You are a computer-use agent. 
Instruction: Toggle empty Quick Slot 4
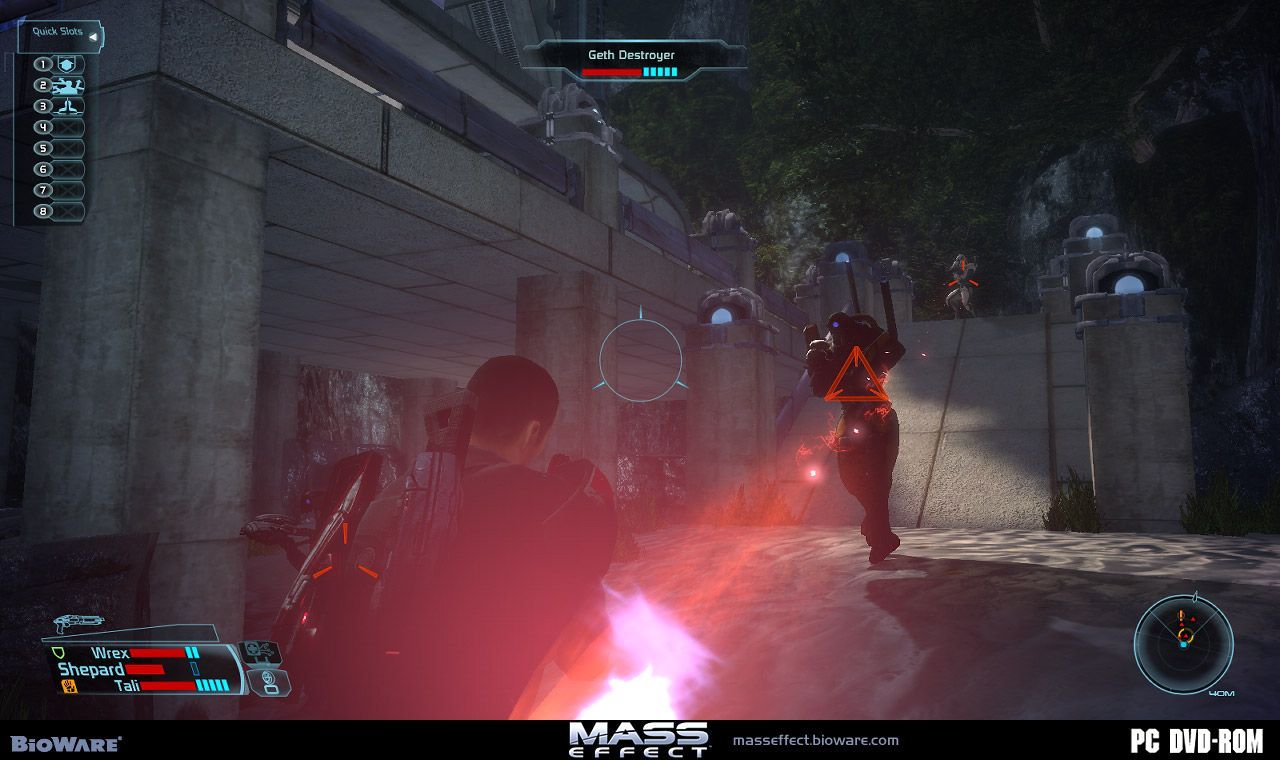coord(67,127)
